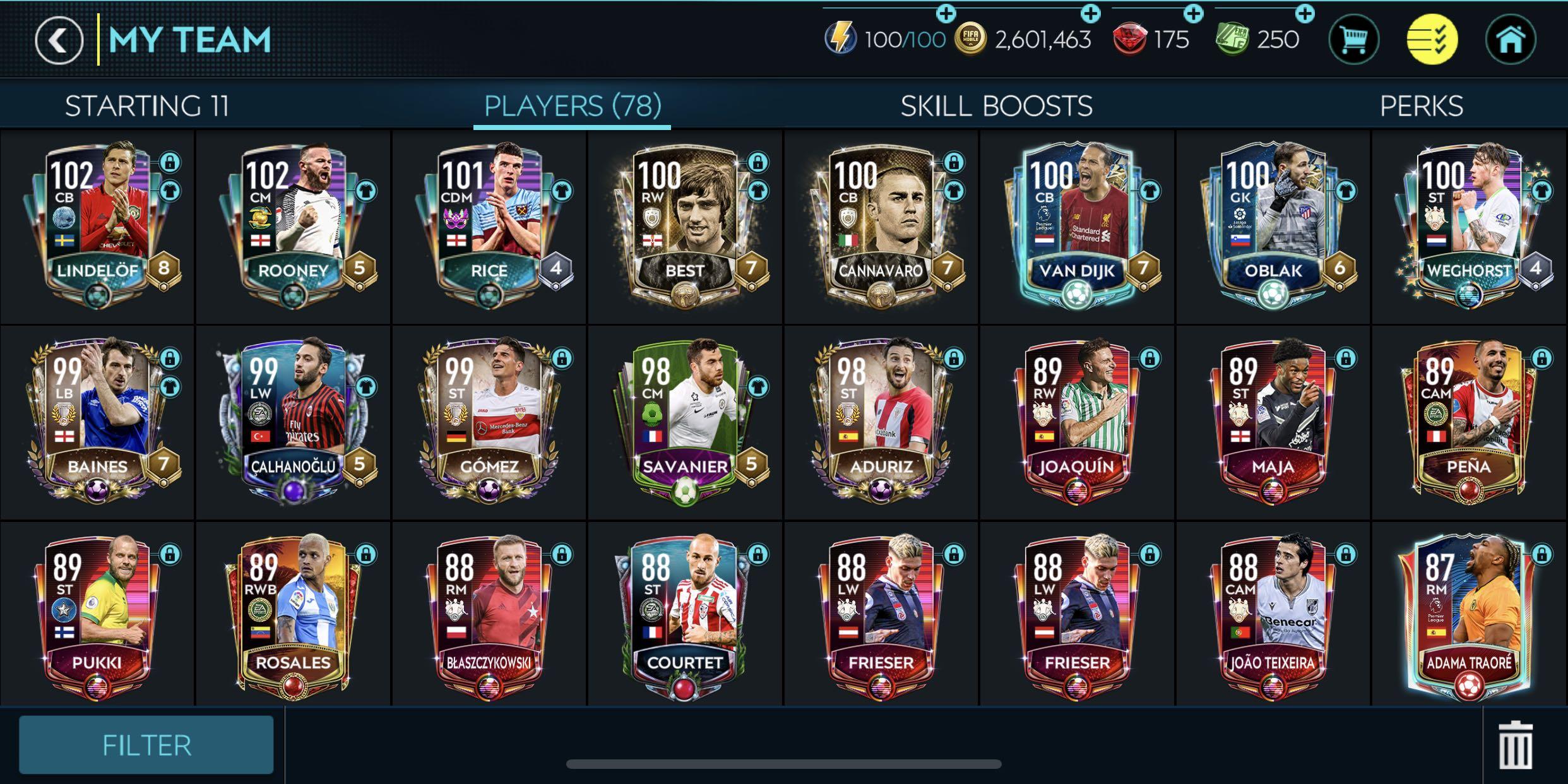
Task: Open the Starting 11 tab
Action: (x=148, y=106)
